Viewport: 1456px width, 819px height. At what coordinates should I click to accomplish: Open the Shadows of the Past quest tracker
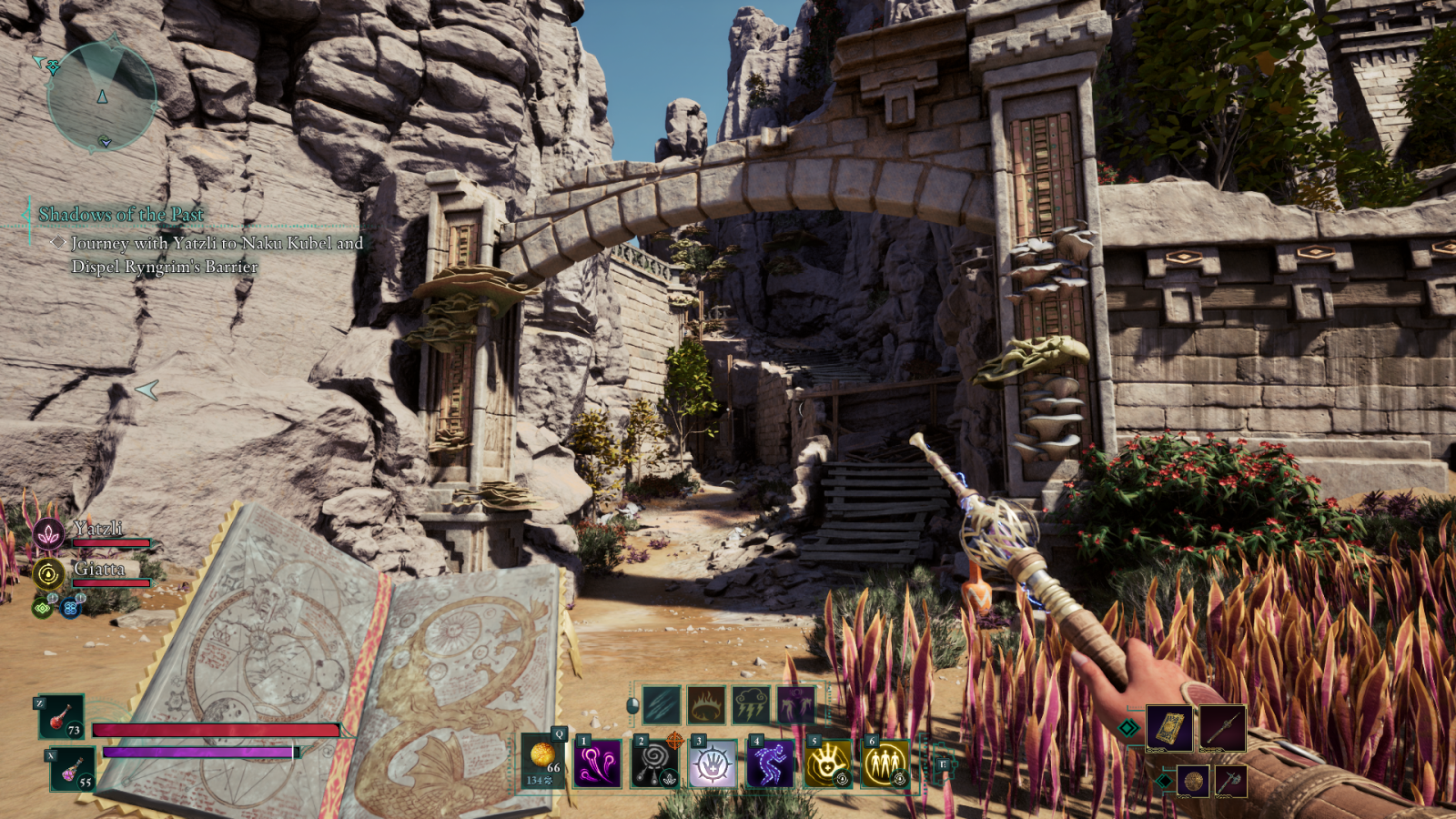[x=121, y=215]
